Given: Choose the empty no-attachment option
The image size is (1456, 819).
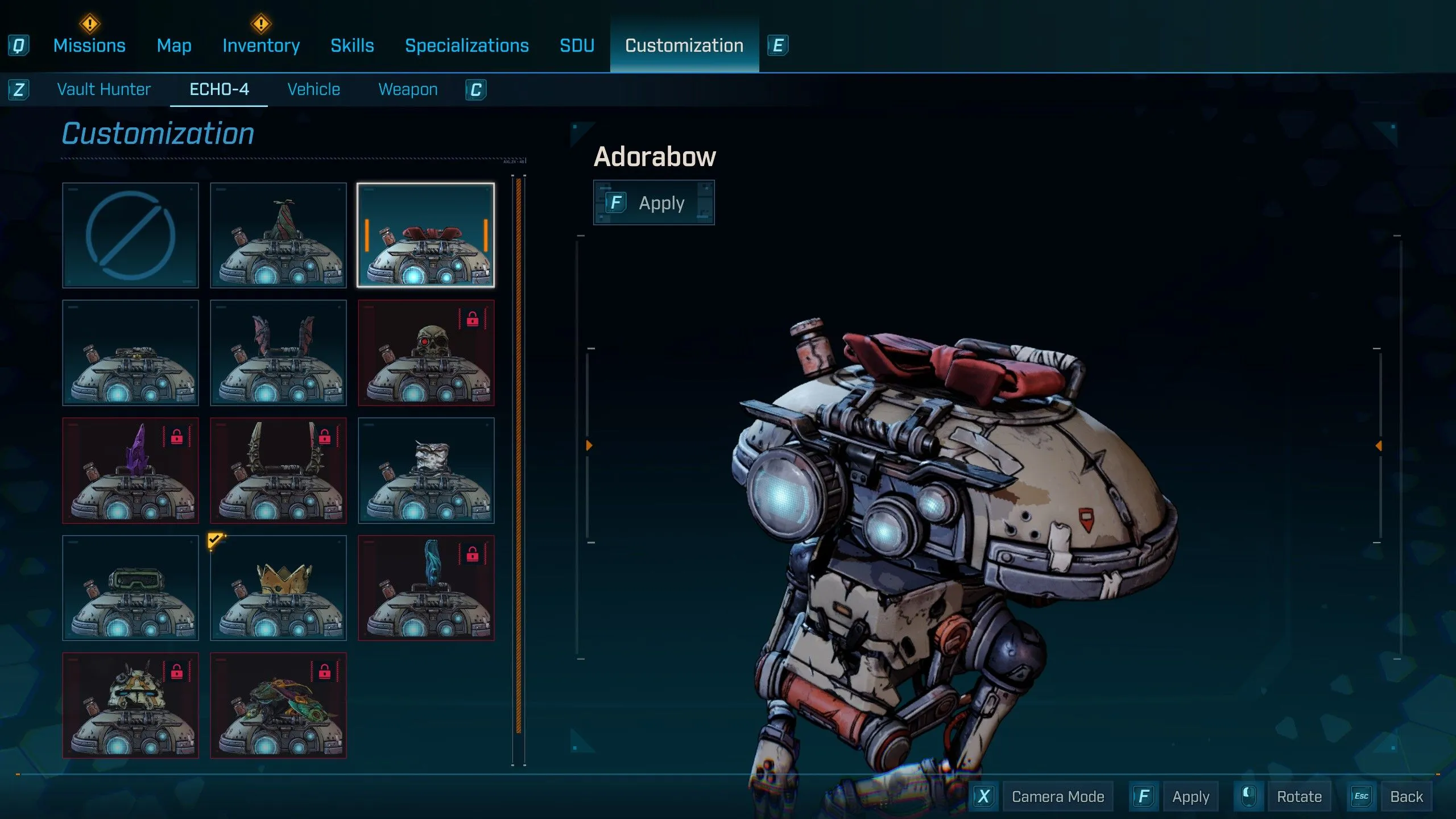Looking at the screenshot, I should [x=130, y=235].
